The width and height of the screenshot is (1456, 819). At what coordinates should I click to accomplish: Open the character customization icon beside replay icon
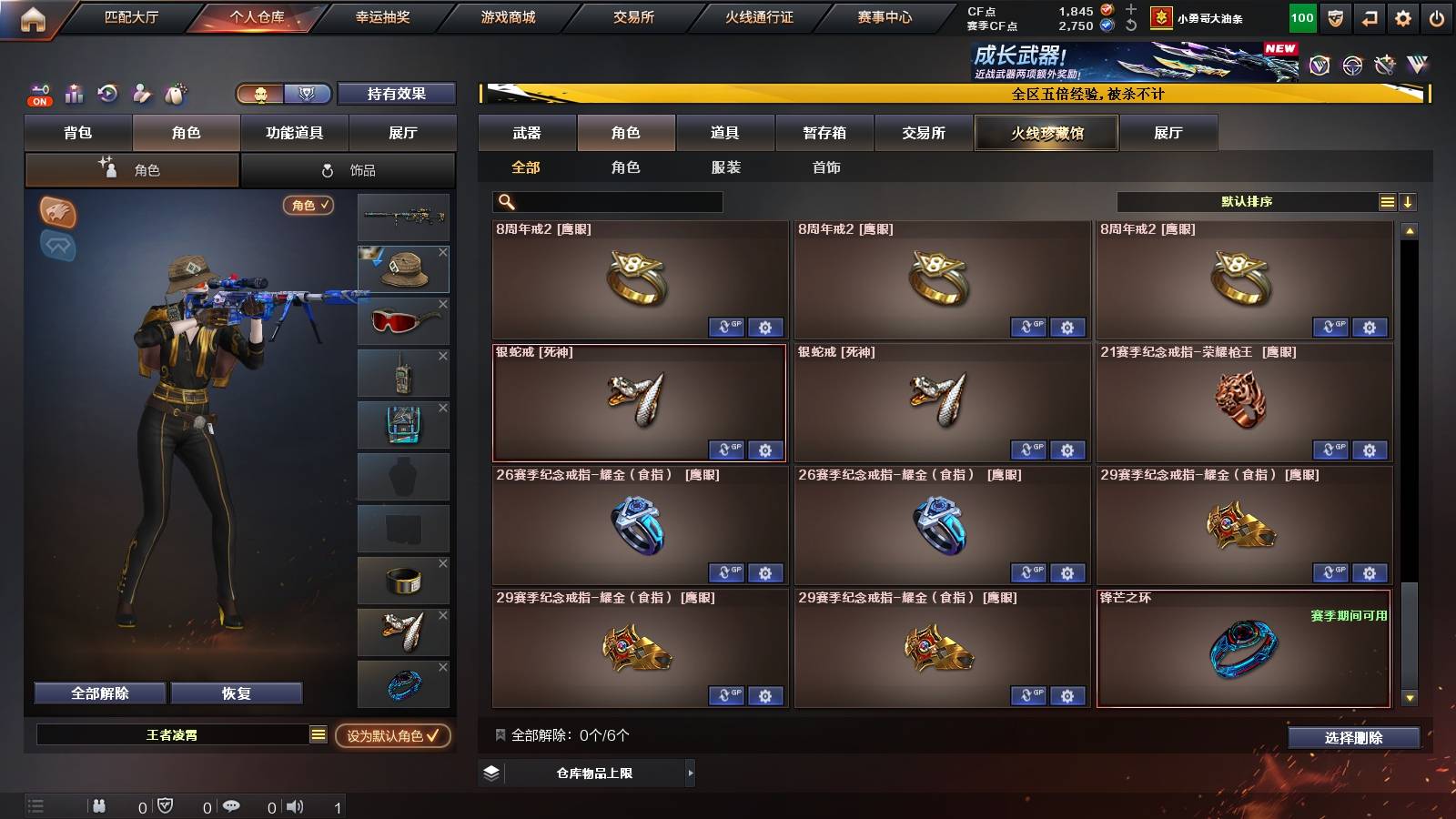pyautogui.click(x=139, y=94)
